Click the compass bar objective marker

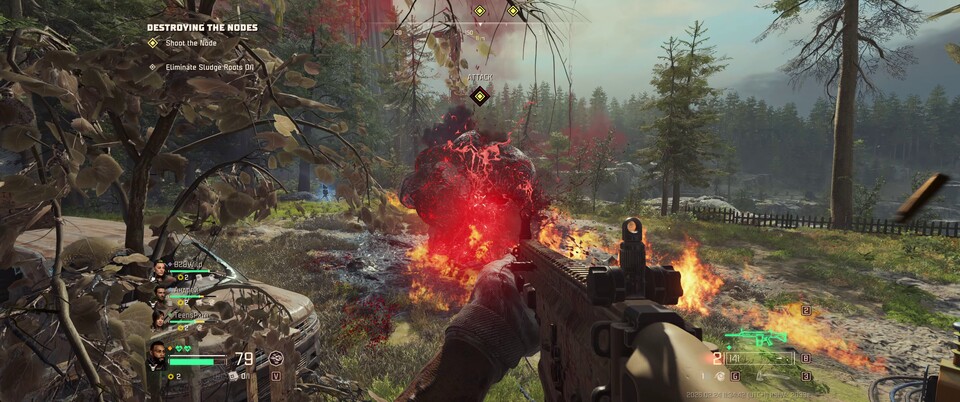(x=479, y=11)
